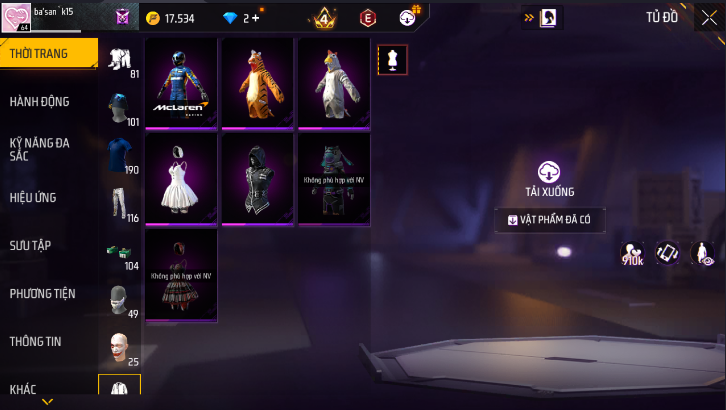Image resolution: width=726 pixels, height=410 pixels.
Task: Choose the McLaren racing suit outfit
Action: pyautogui.click(x=181, y=84)
